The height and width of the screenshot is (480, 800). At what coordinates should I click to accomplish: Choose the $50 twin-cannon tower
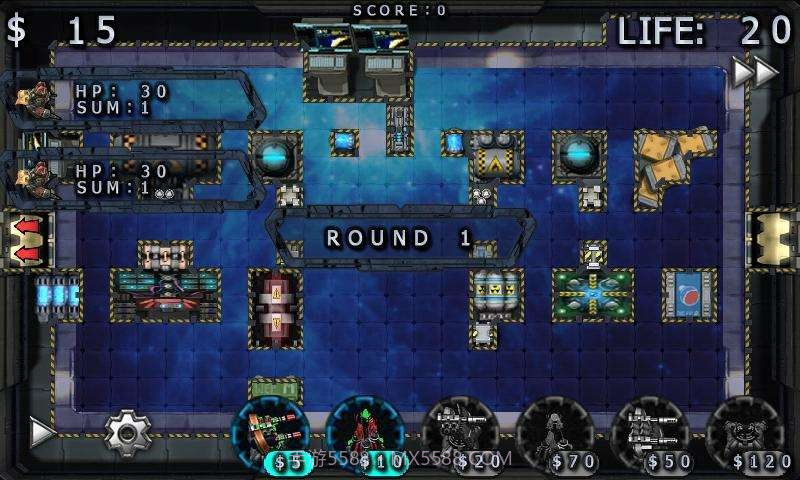pos(650,432)
